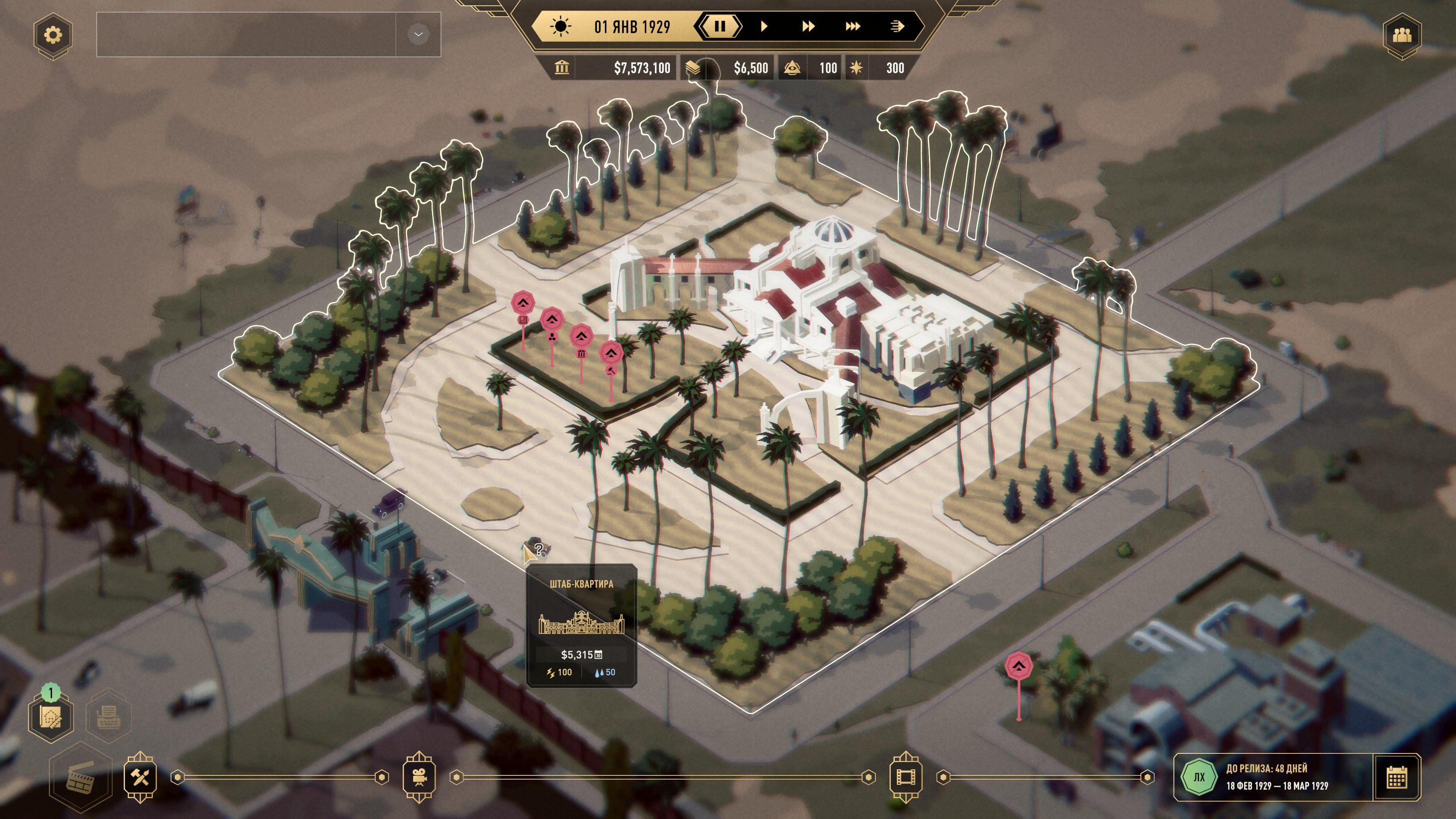
Task: Pause the game time
Action: tap(720, 26)
